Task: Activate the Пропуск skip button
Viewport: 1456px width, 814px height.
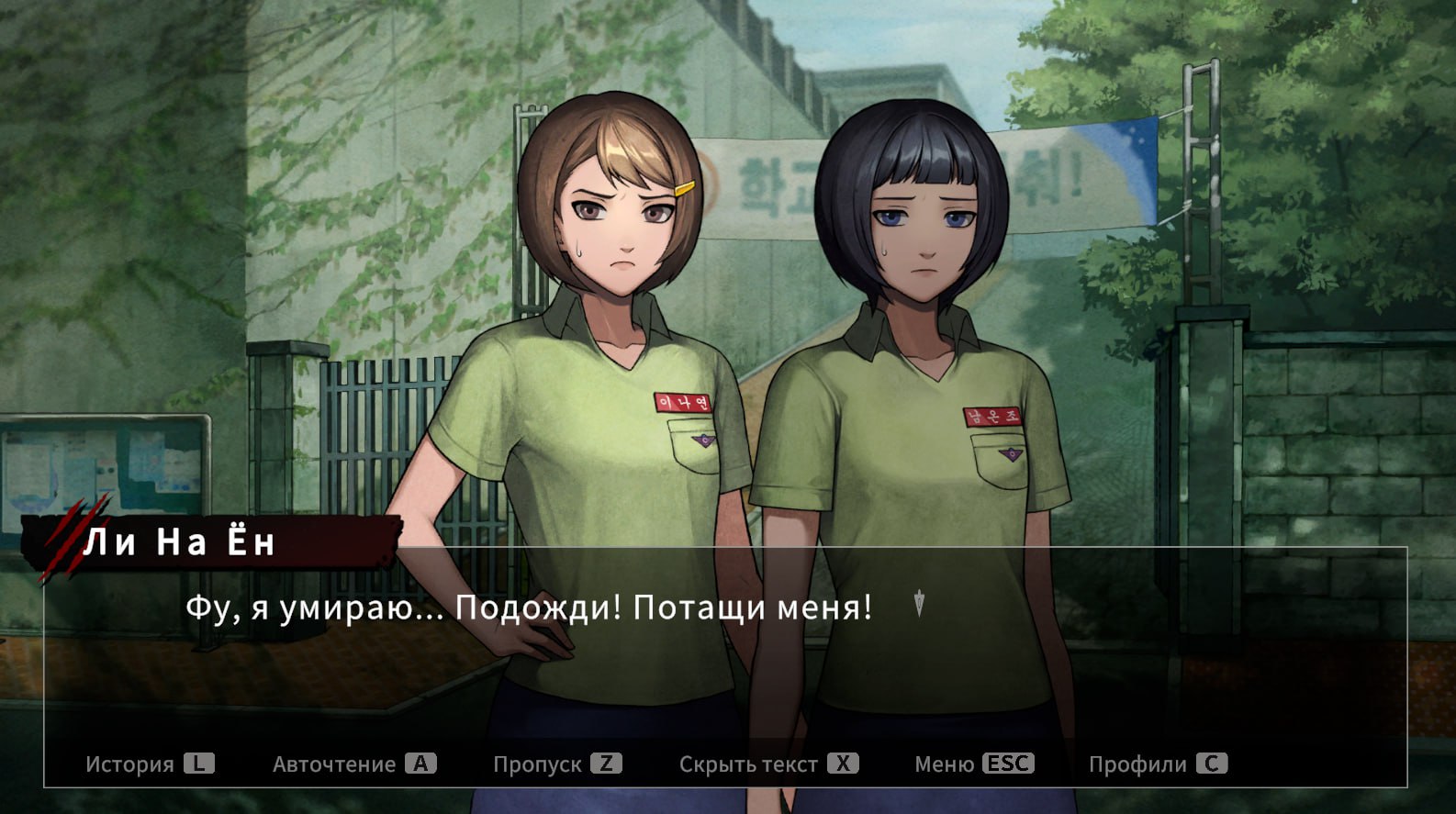Action: tap(556, 764)
